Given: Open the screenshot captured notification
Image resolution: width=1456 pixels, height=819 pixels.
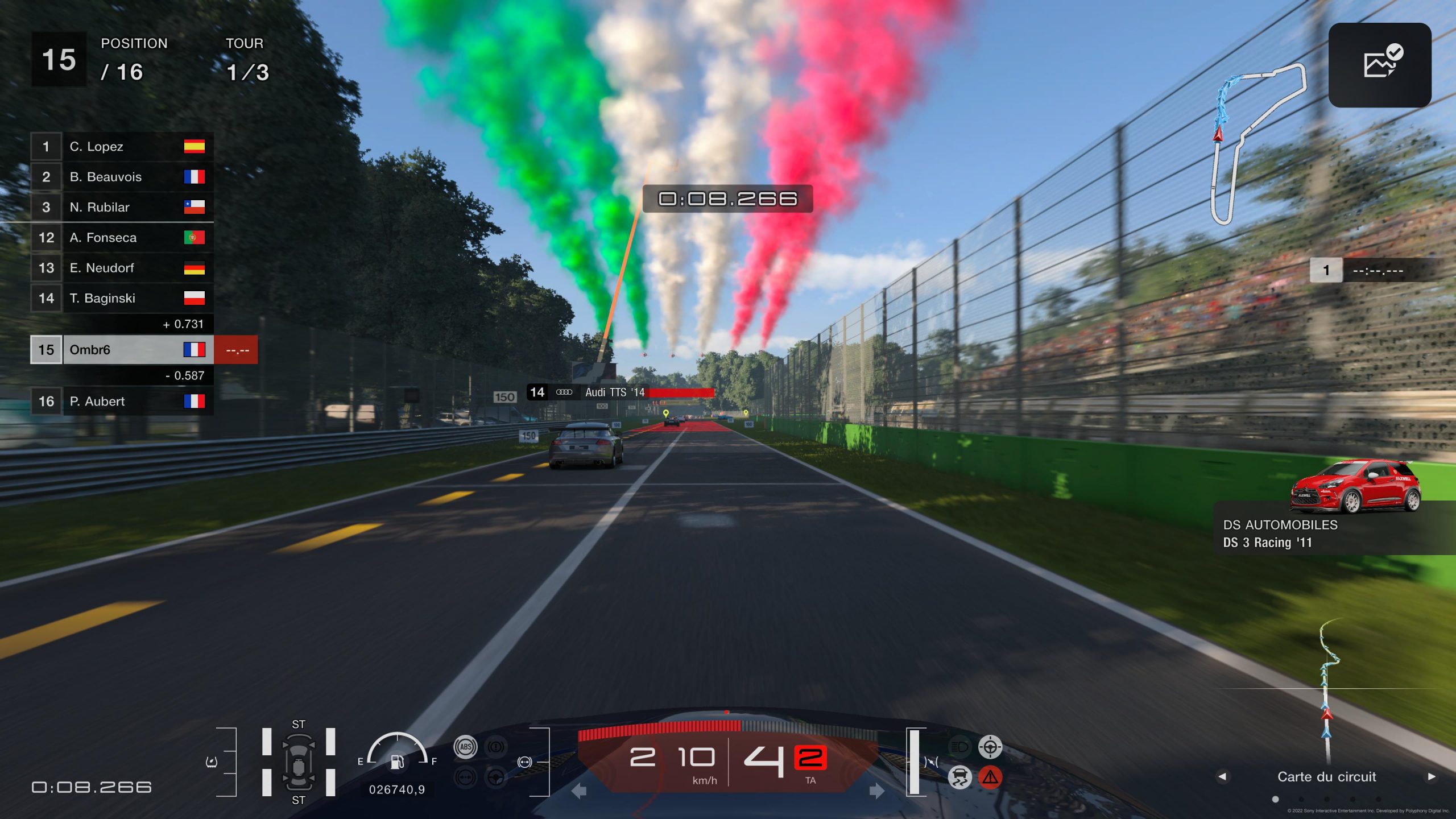Looking at the screenshot, I should pos(1379,65).
